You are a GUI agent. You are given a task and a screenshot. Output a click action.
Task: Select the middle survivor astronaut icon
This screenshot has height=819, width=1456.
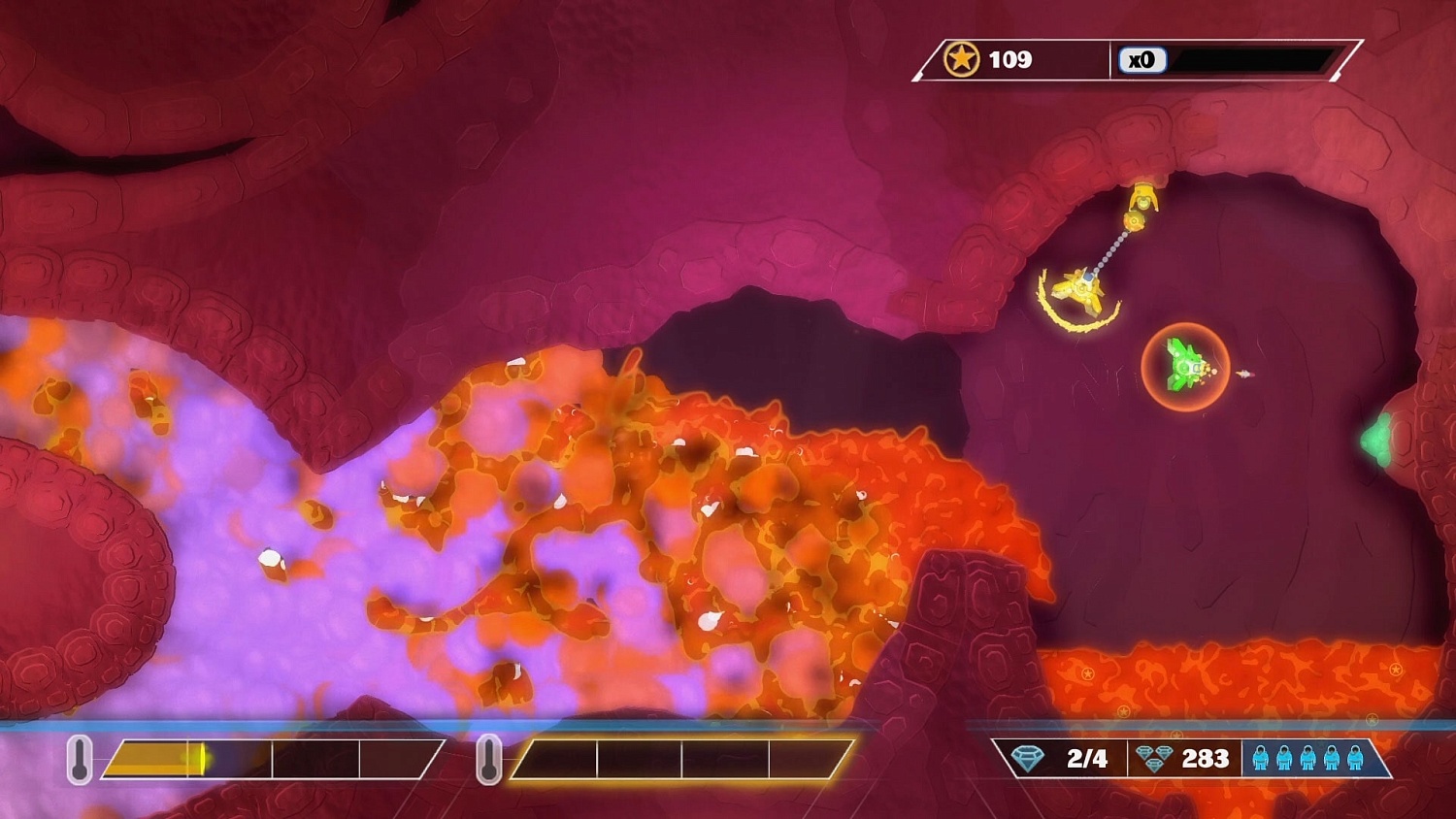point(1307,760)
